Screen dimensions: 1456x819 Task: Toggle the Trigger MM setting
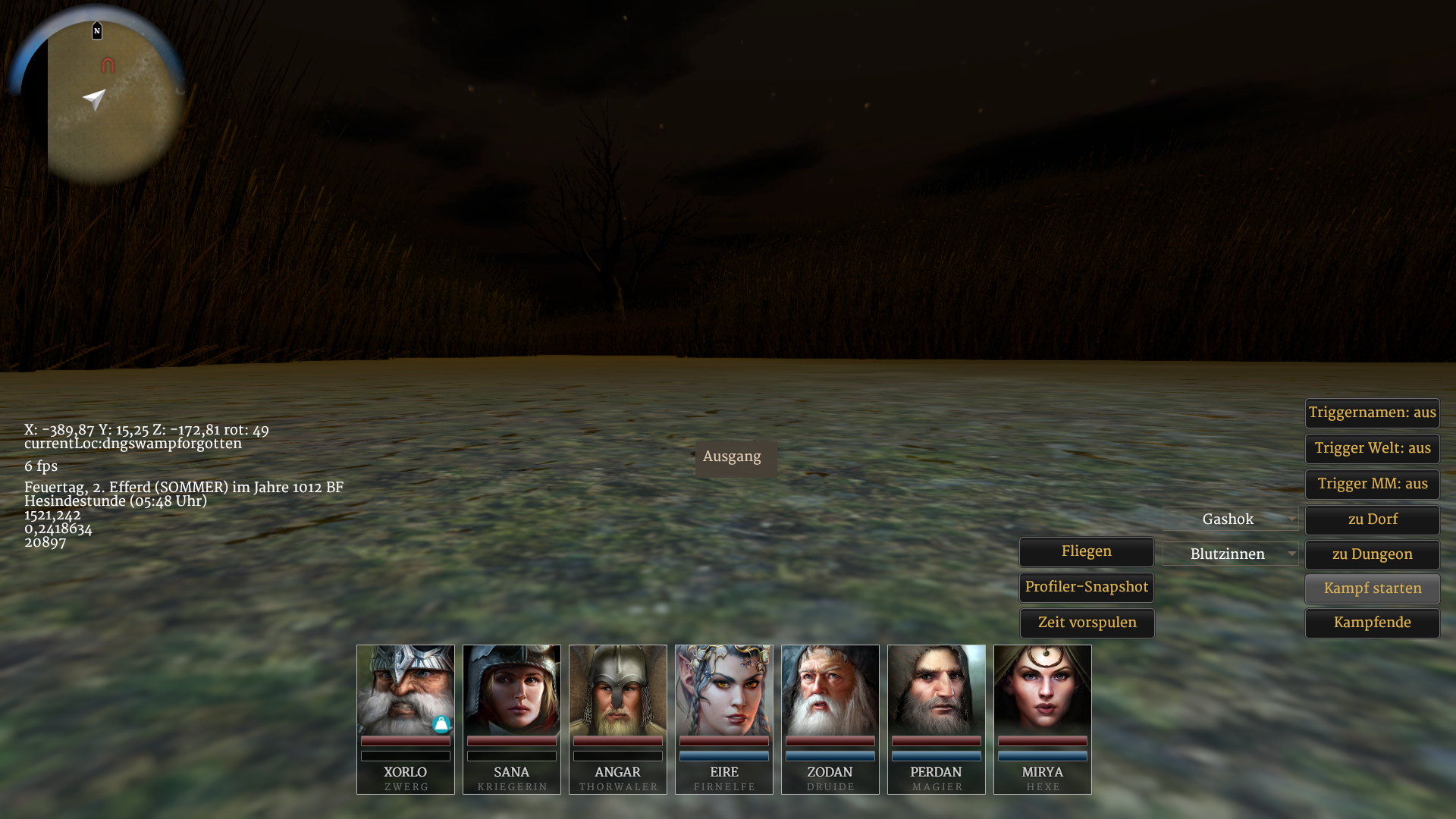(1372, 485)
